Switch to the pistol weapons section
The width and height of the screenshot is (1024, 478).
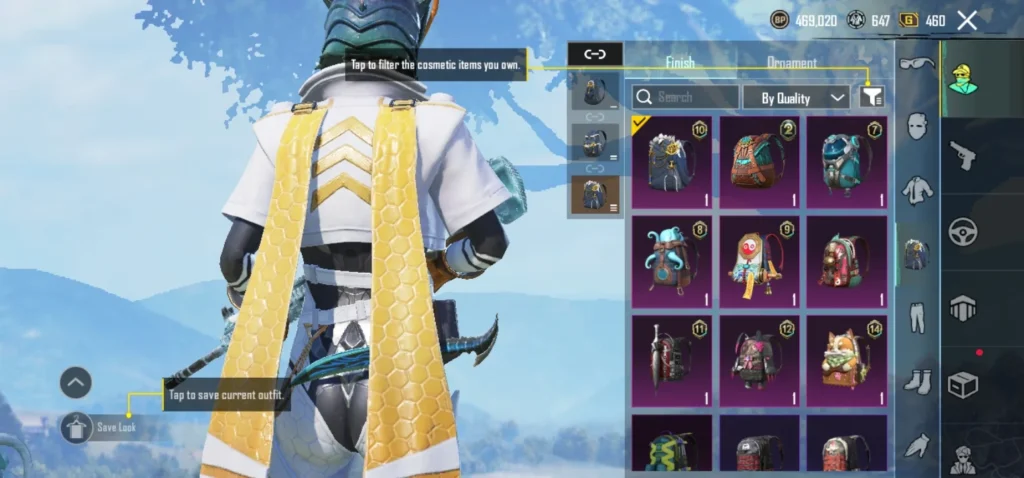(962, 155)
